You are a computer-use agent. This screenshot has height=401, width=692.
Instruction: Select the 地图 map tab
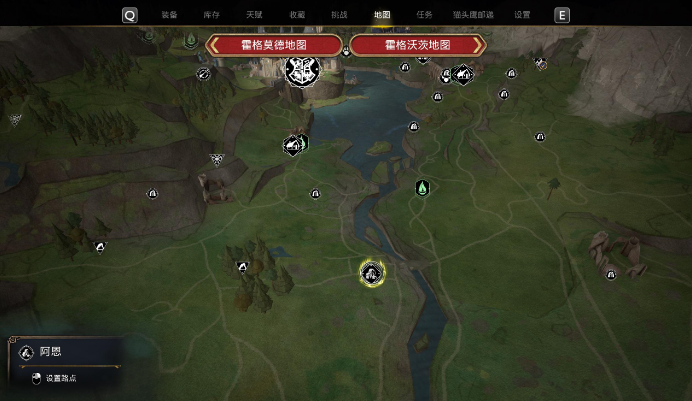pyautogui.click(x=382, y=15)
